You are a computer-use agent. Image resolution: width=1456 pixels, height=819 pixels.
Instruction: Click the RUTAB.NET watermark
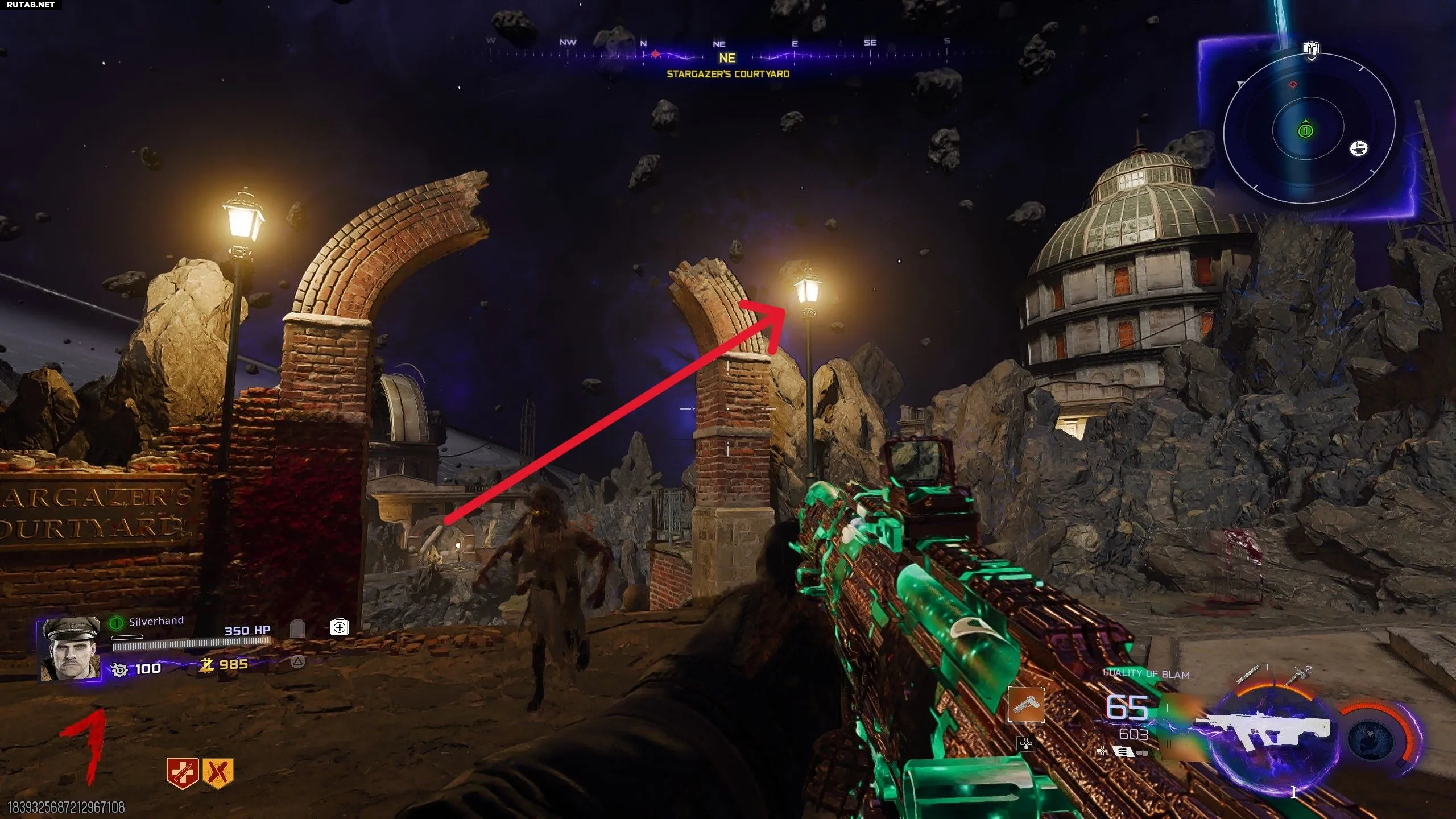pos(31,5)
